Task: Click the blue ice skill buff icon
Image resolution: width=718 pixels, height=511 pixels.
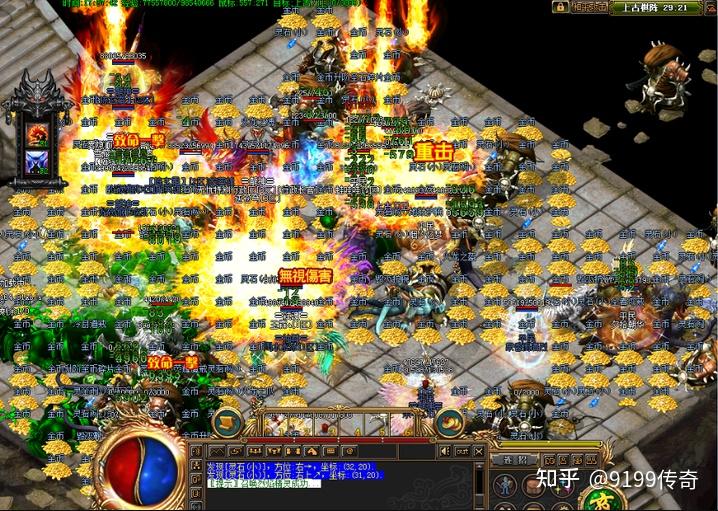Action: tap(39, 160)
